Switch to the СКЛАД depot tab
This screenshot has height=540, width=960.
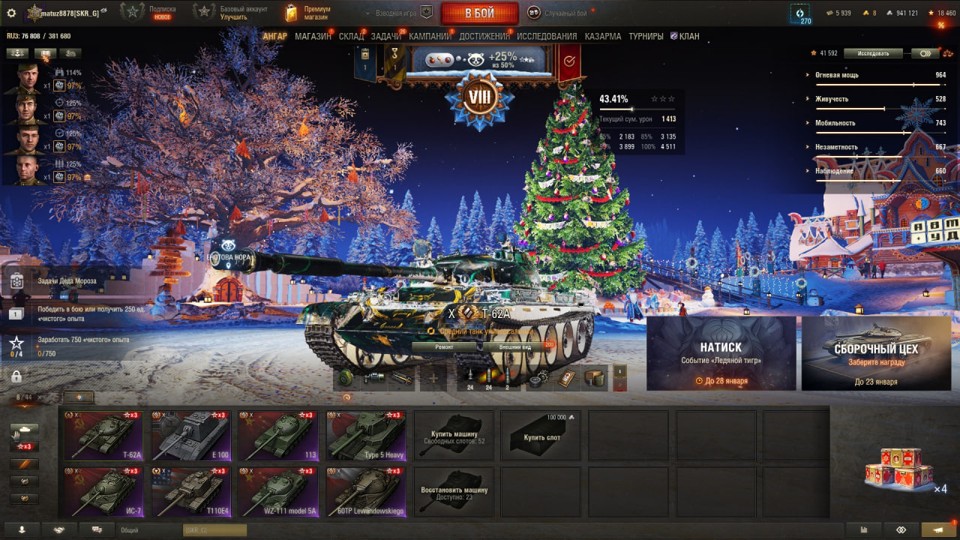tap(351, 37)
